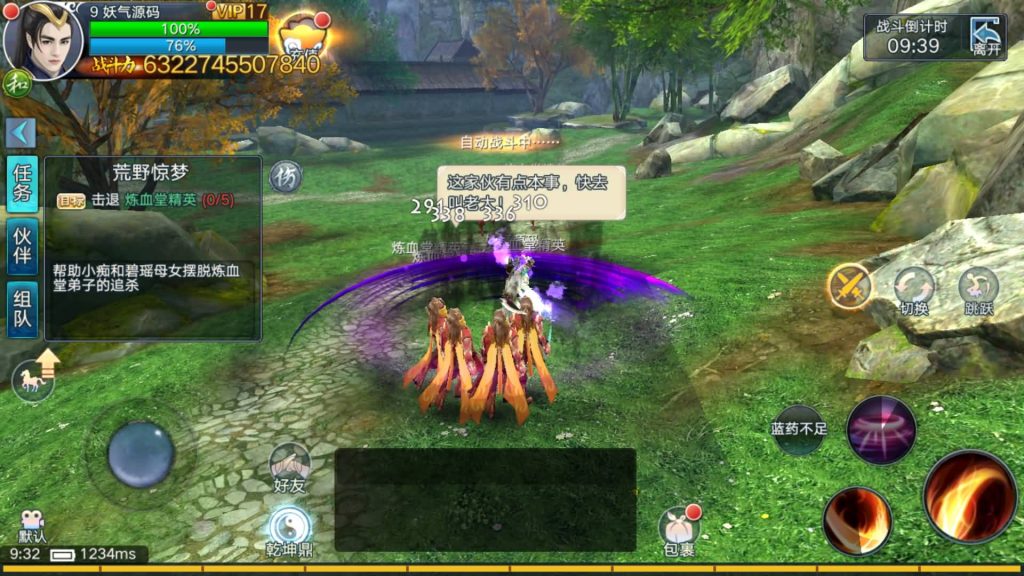Screen dimensions: 1024x576
Task: Open the 好友 friends list
Action: point(289,467)
